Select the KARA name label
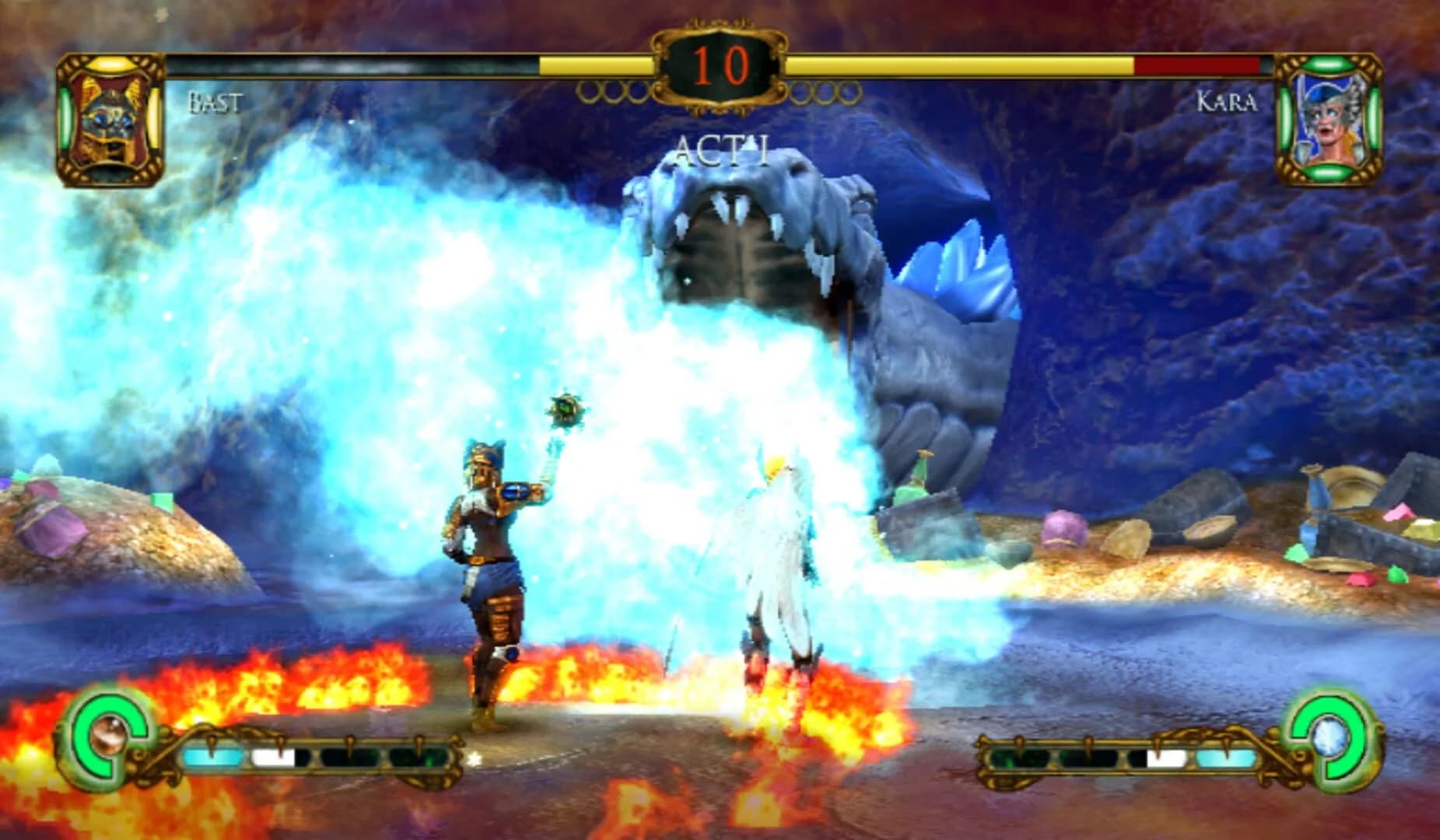This screenshot has height=840, width=1440. [x=1227, y=102]
